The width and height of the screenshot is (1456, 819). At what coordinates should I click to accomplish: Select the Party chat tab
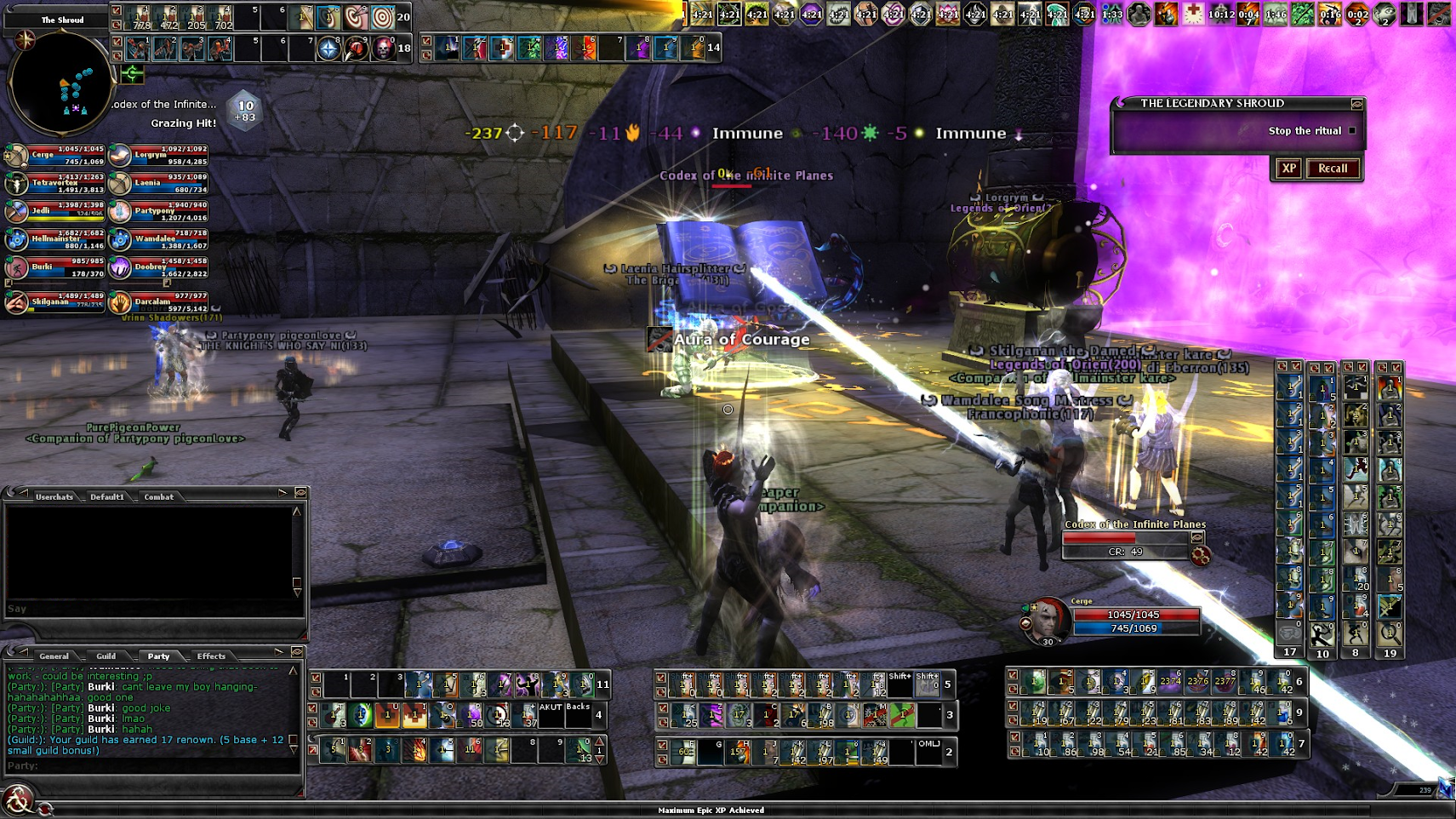[158, 656]
